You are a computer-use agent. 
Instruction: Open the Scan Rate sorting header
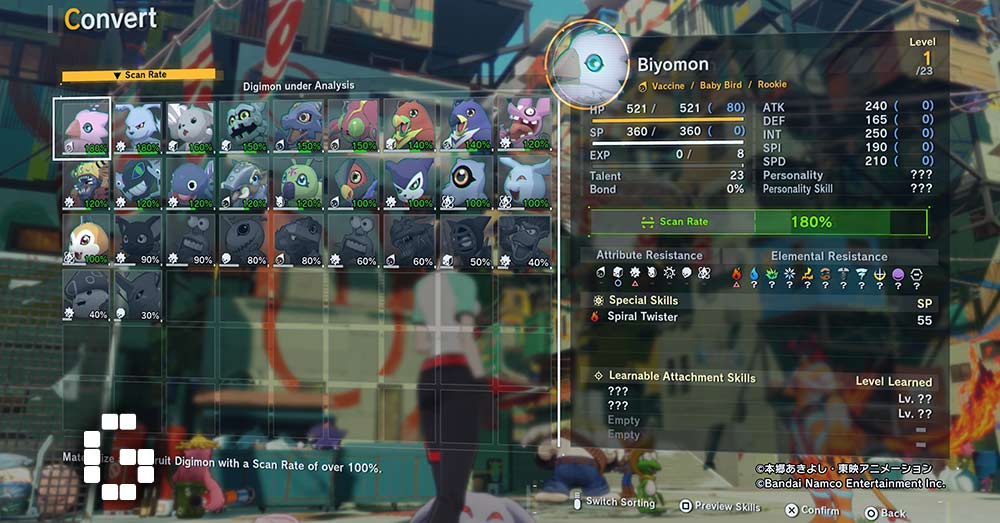[138, 75]
